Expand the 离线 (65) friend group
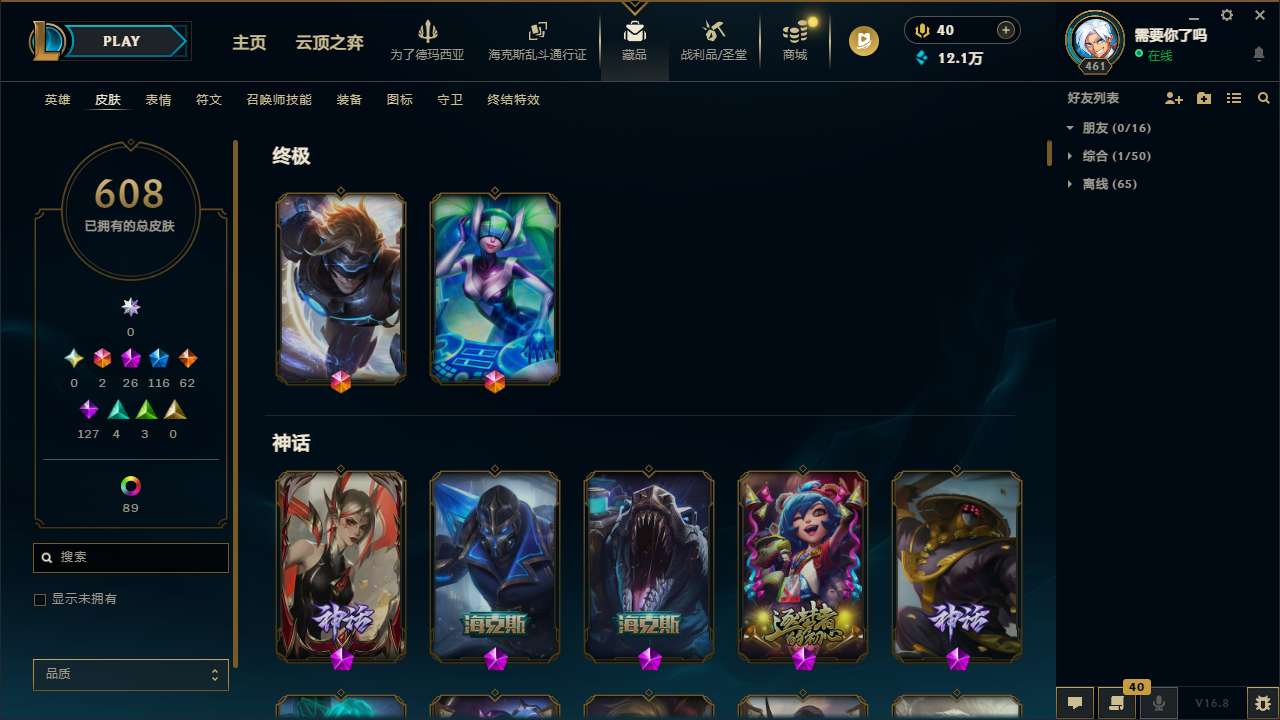The width and height of the screenshot is (1280, 720). [x=1070, y=184]
